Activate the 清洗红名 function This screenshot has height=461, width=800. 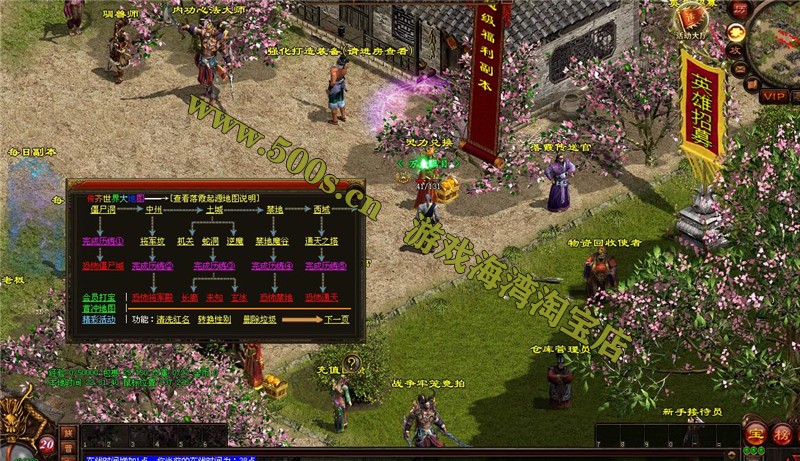(173, 320)
